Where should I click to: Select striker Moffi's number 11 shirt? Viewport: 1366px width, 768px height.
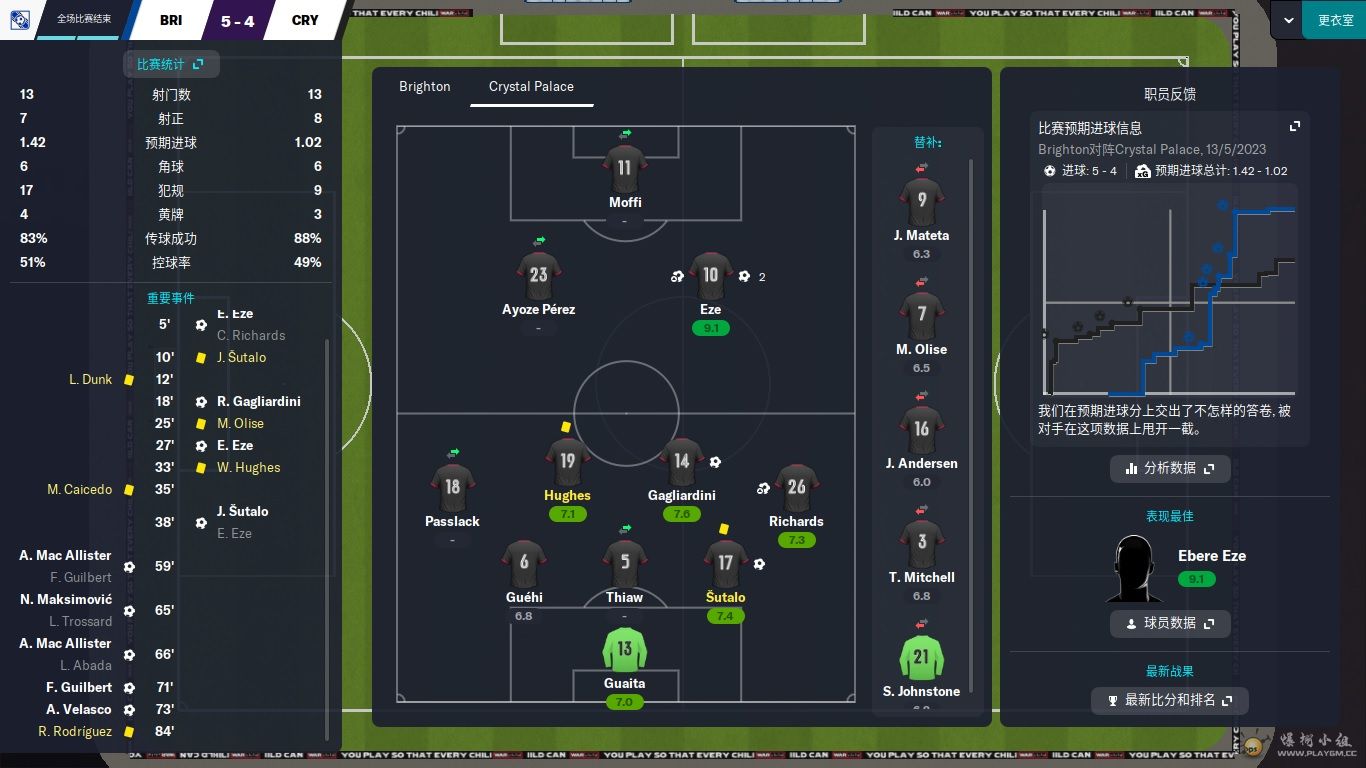pyautogui.click(x=624, y=168)
